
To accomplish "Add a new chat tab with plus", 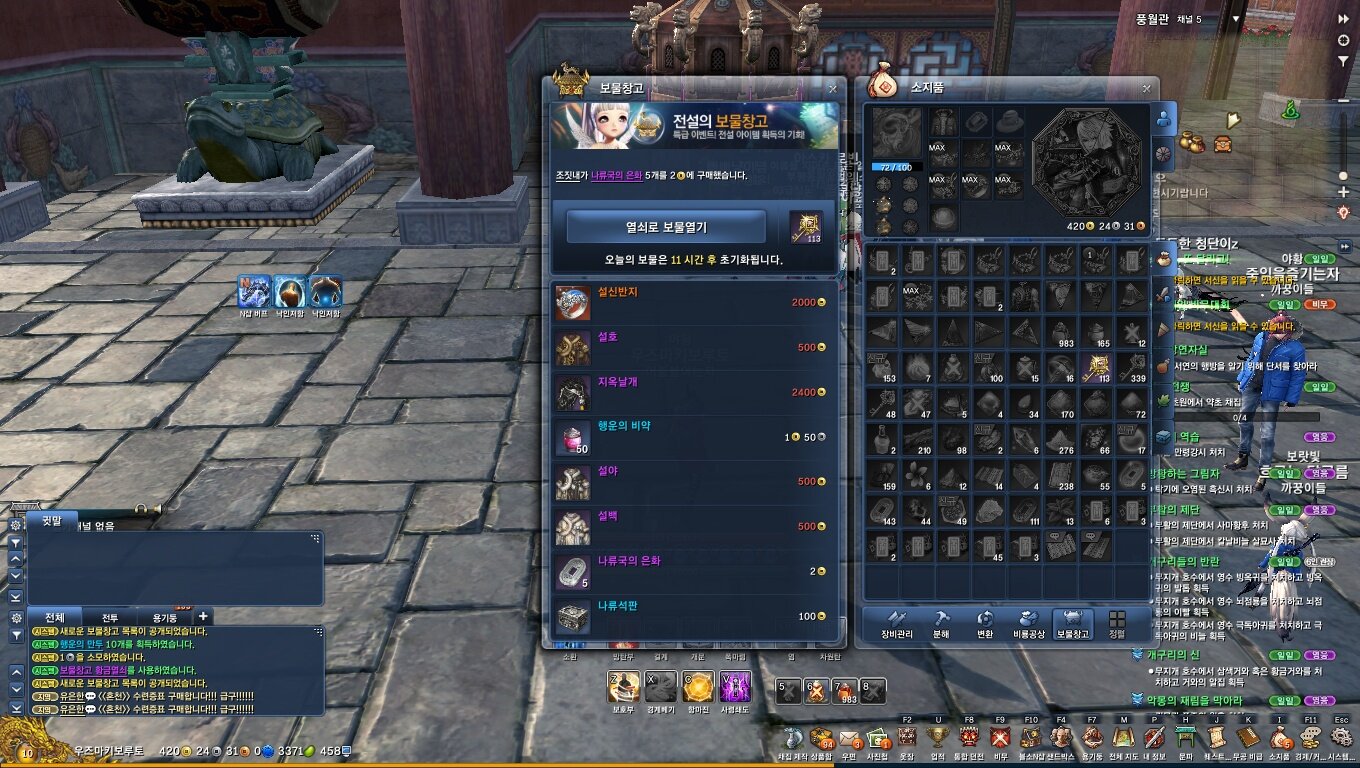I will pos(203,617).
